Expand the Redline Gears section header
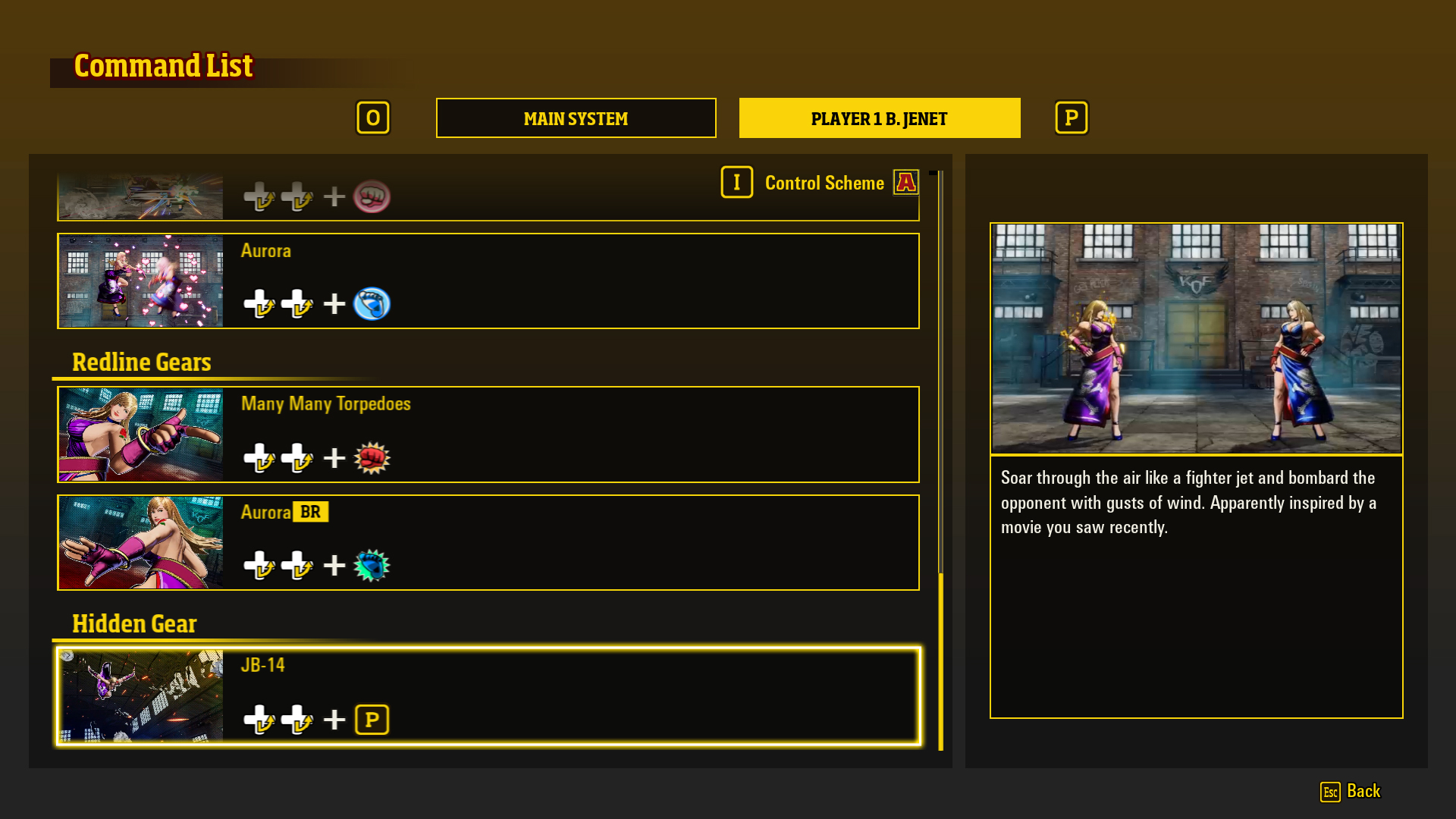1456x819 pixels. (141, 362)
